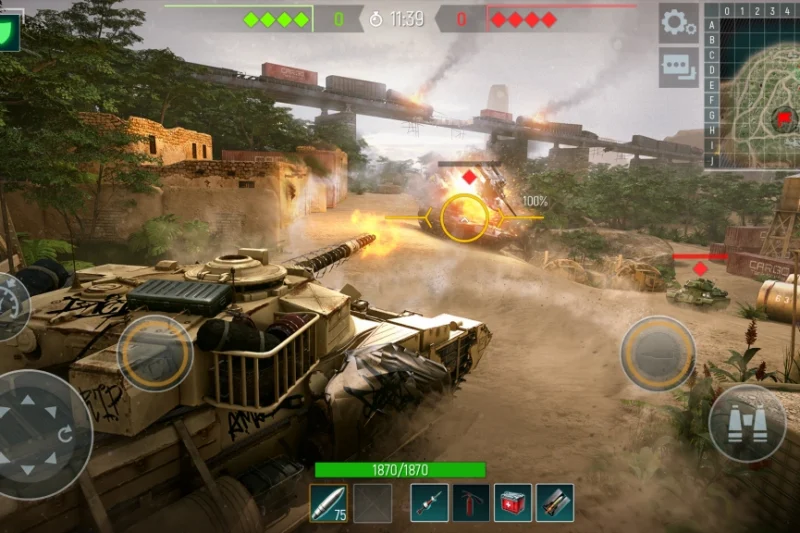This screenshot has width=800, height=533.
Task: Tap the fire button over the tank hull
Action: [x=155, y=353]
